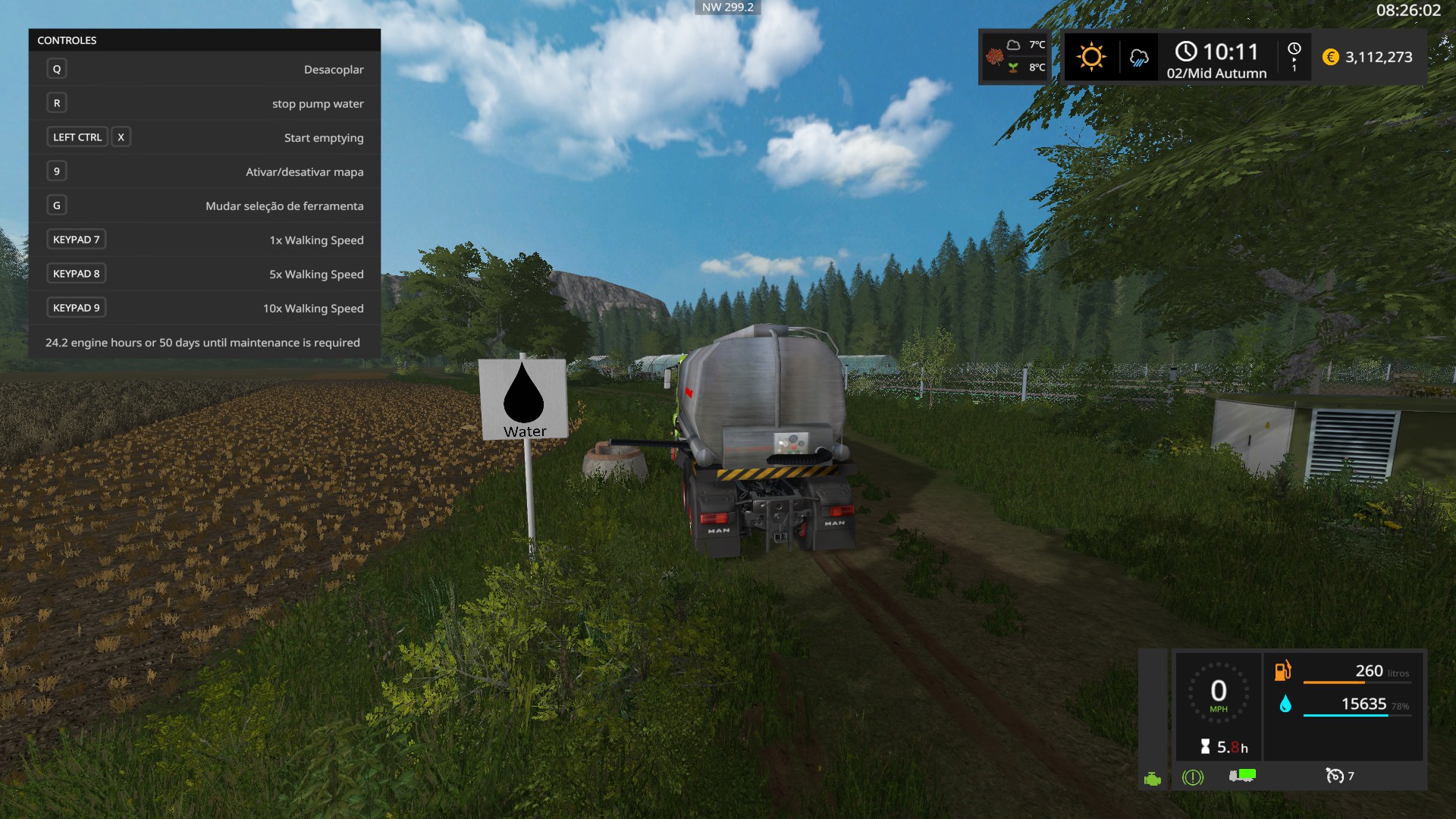Click the orange fuel pump icon
Image resolution: width=1456 pixels, height=819 pixels.
point(1282,670)
